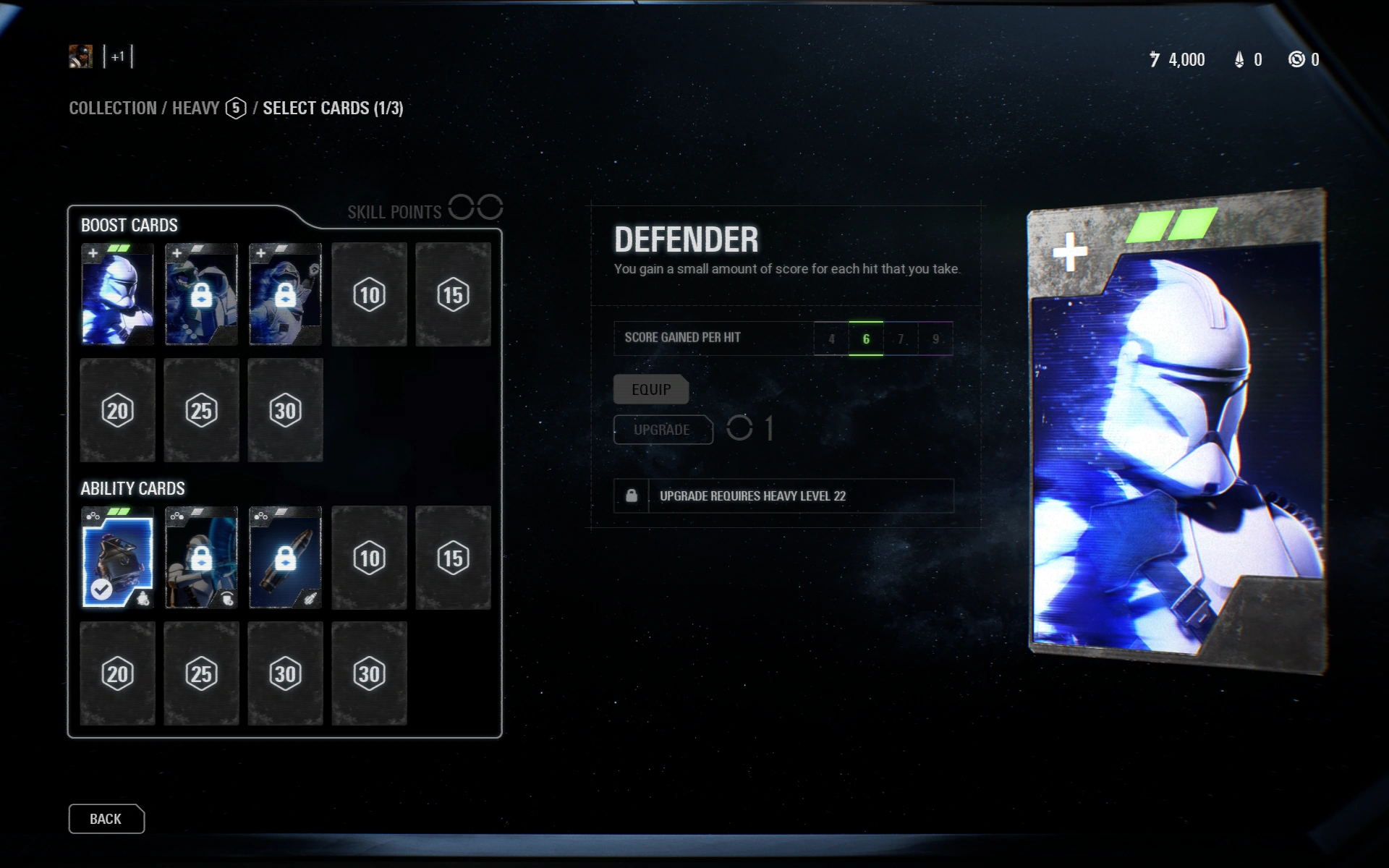Open the boost card requiring level 25

[x=201, y=410]
